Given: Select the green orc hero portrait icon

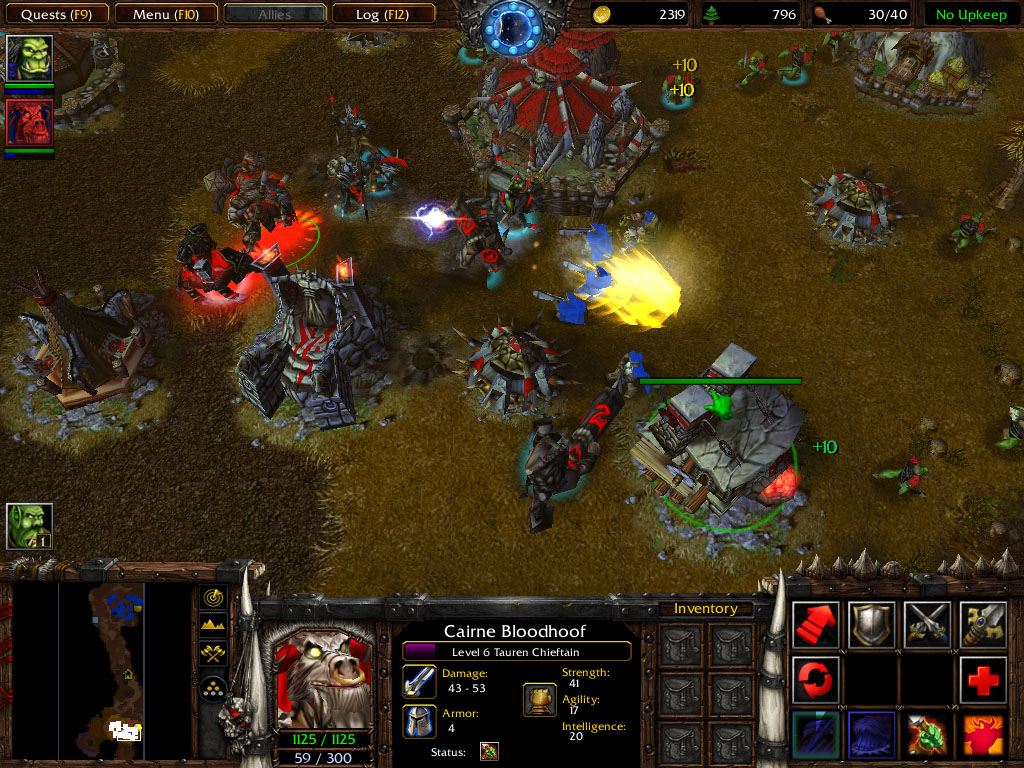Looking at the screenshot, I should 29,58.
